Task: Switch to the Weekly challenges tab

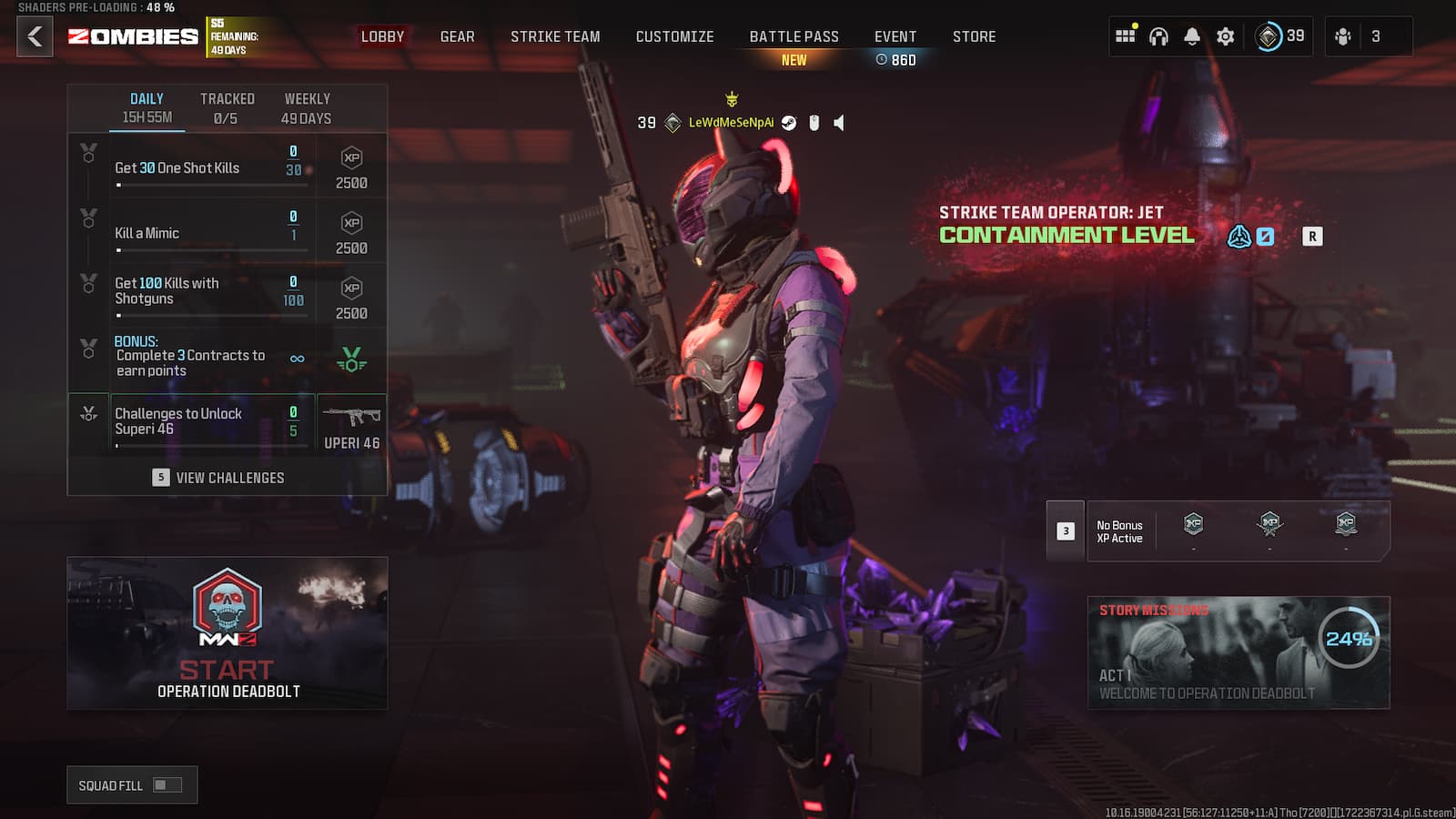Action: coord(307,106)
